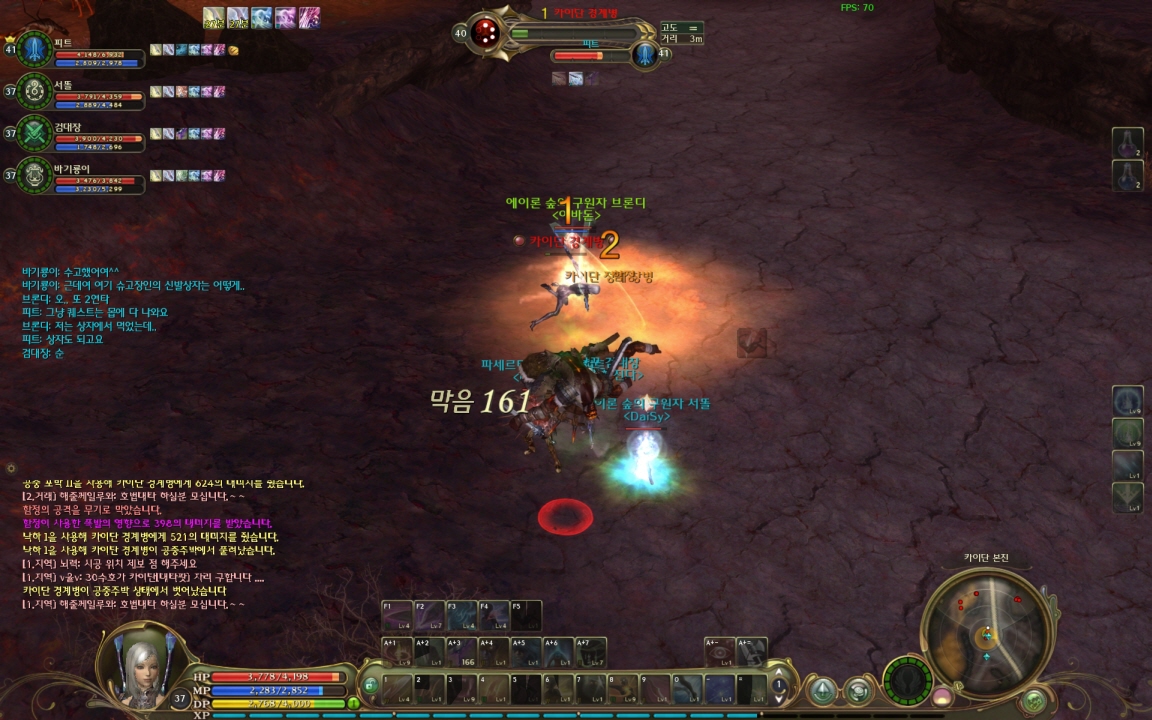Use the upper potion slot on right edge

1128,143
